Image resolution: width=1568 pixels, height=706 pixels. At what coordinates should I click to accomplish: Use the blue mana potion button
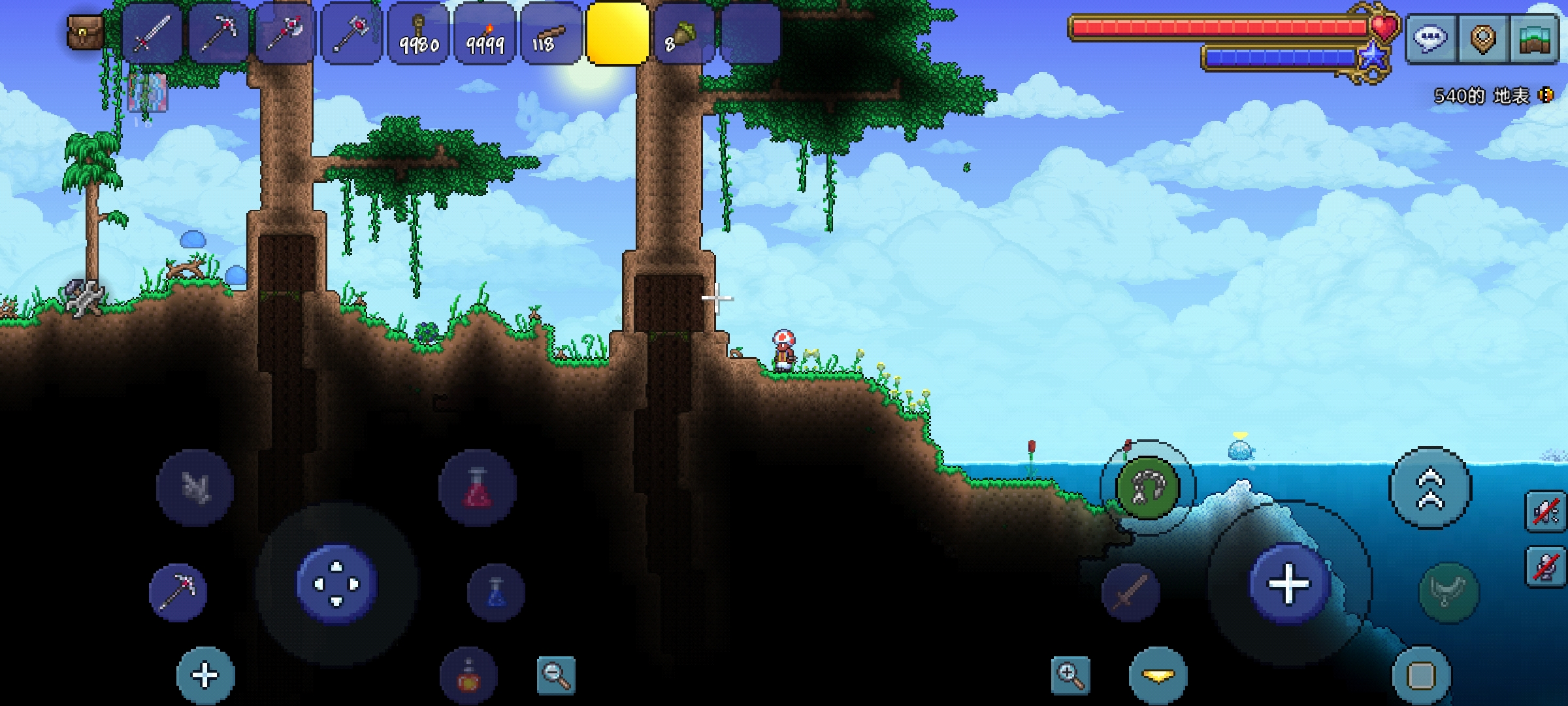tap(496, 592)
